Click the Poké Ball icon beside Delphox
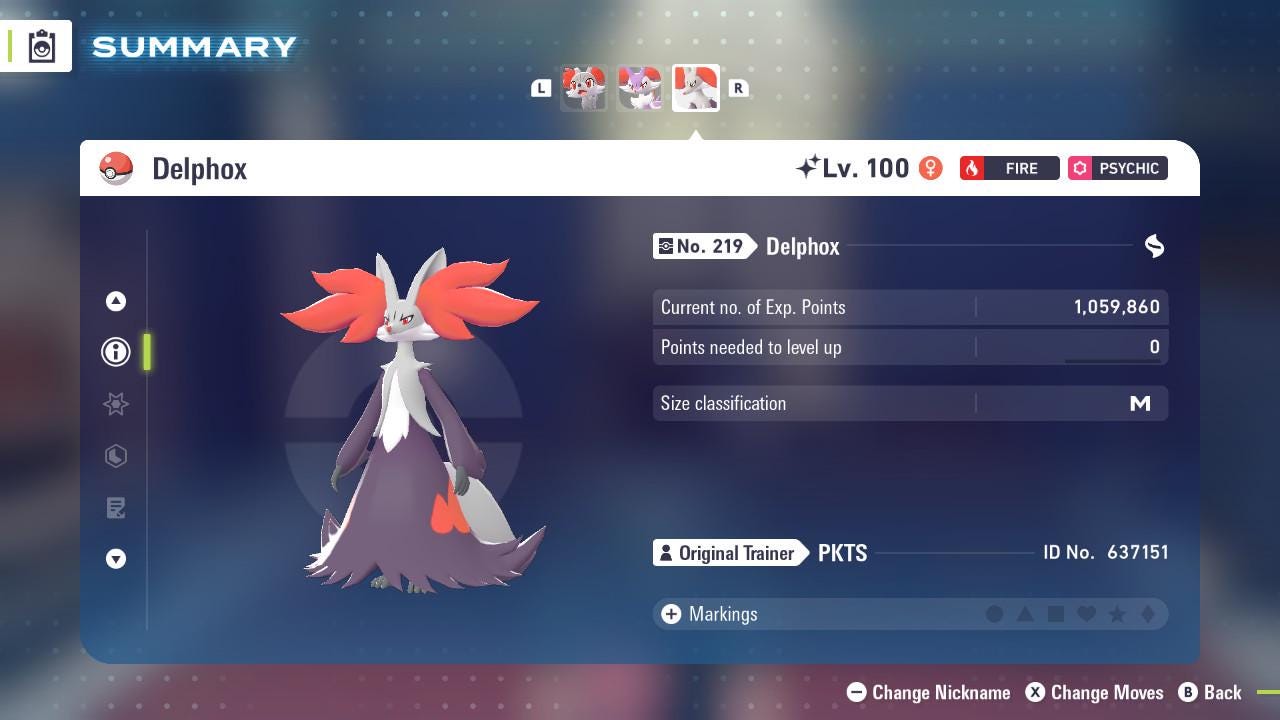Image resolution: width=1280 pixels, height=720 pixels. (x=115, y=168)
